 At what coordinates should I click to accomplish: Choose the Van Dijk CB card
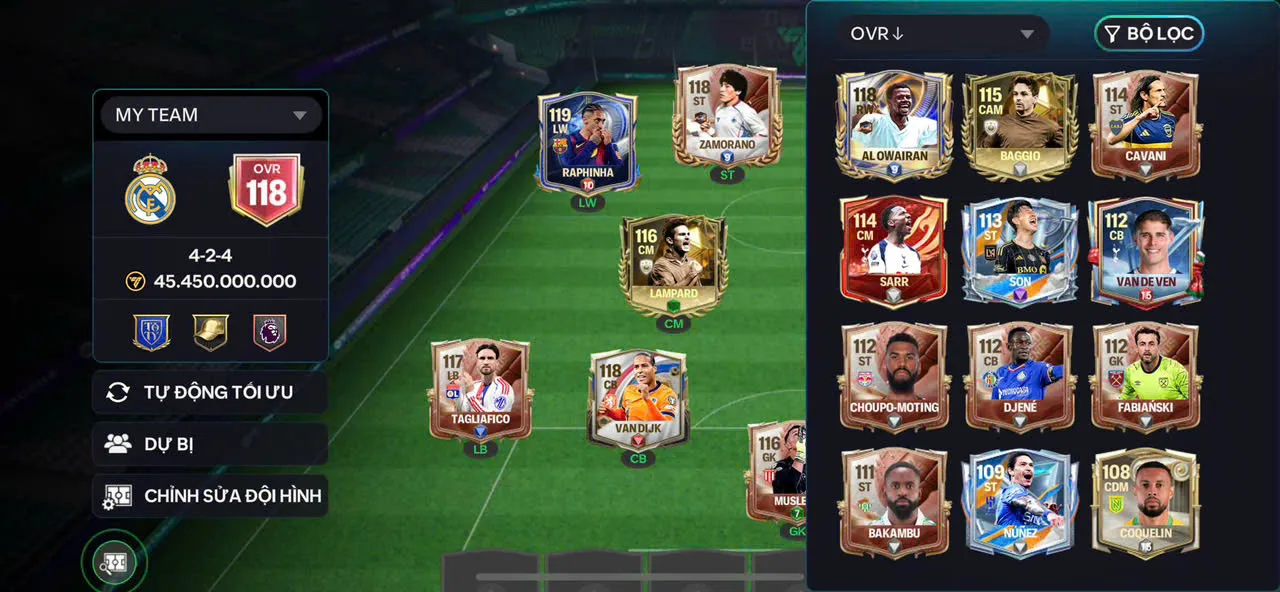(638, 398)
